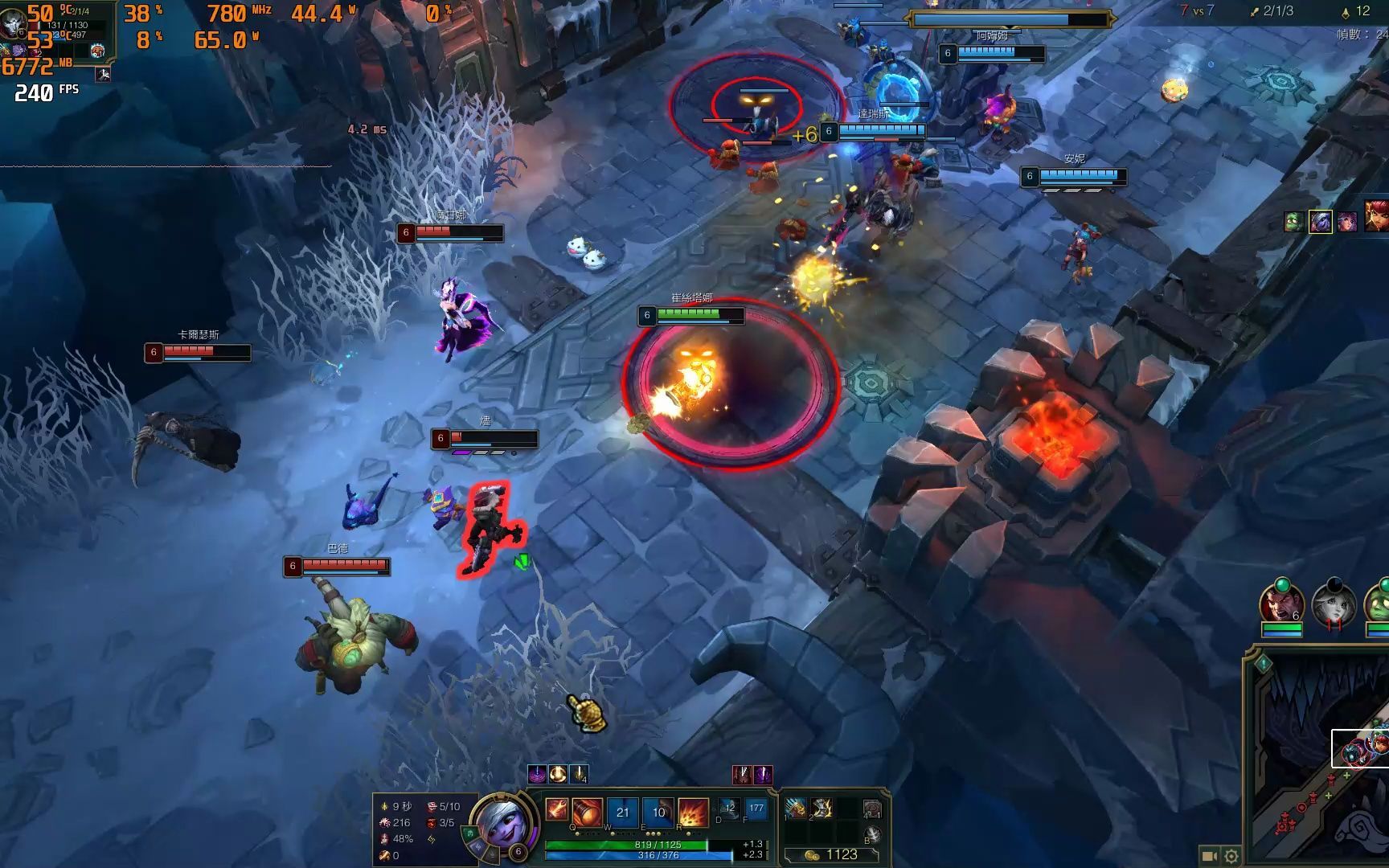The height and width of the screenshot is (868, 1389).
Task: Select the Amumu portrait in the small champion row
Action: click(1293, 222)
